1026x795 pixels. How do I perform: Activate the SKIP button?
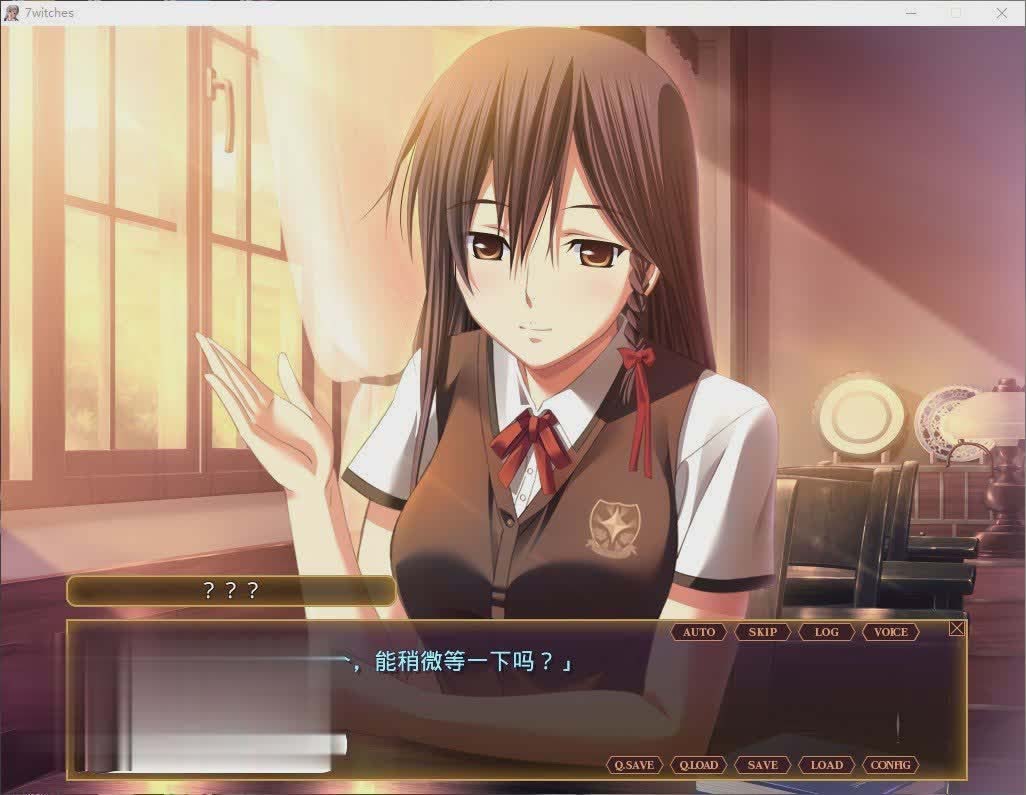point(763,632)
